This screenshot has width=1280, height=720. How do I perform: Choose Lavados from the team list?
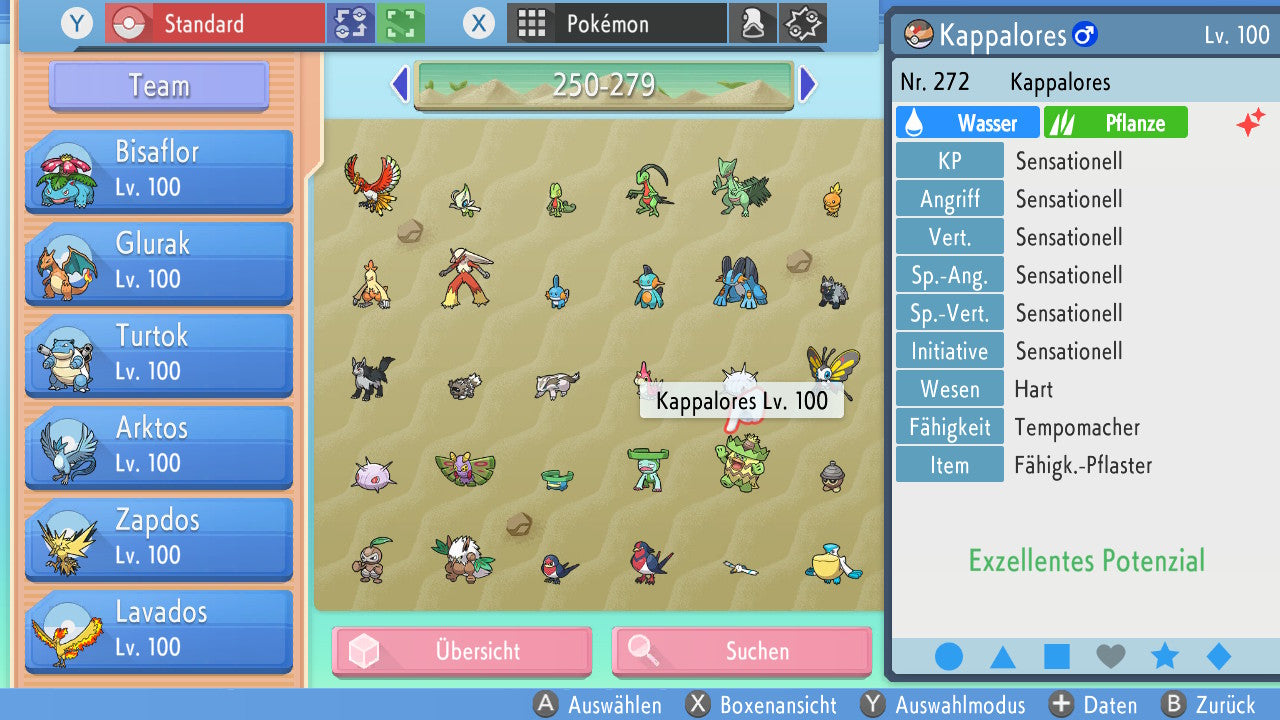[x=159, y=630]
